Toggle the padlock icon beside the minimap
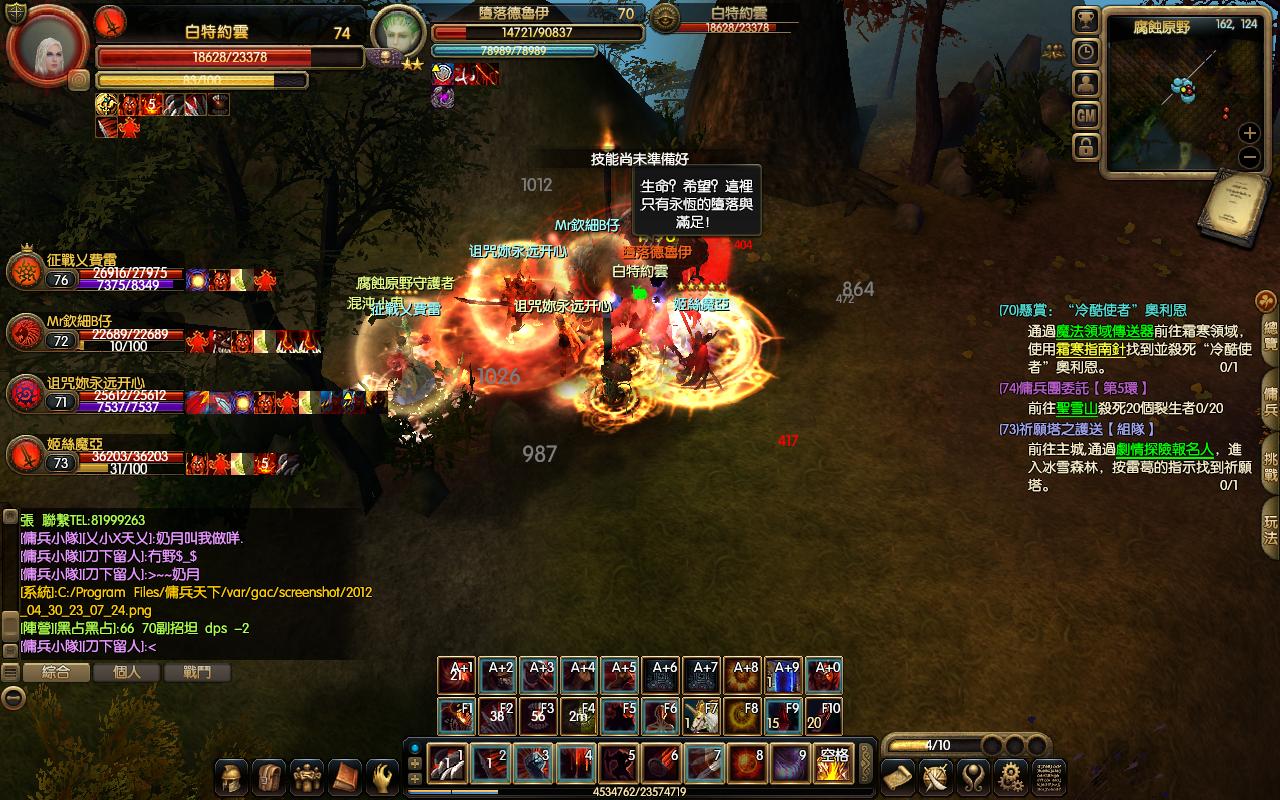 point(1086,148)
